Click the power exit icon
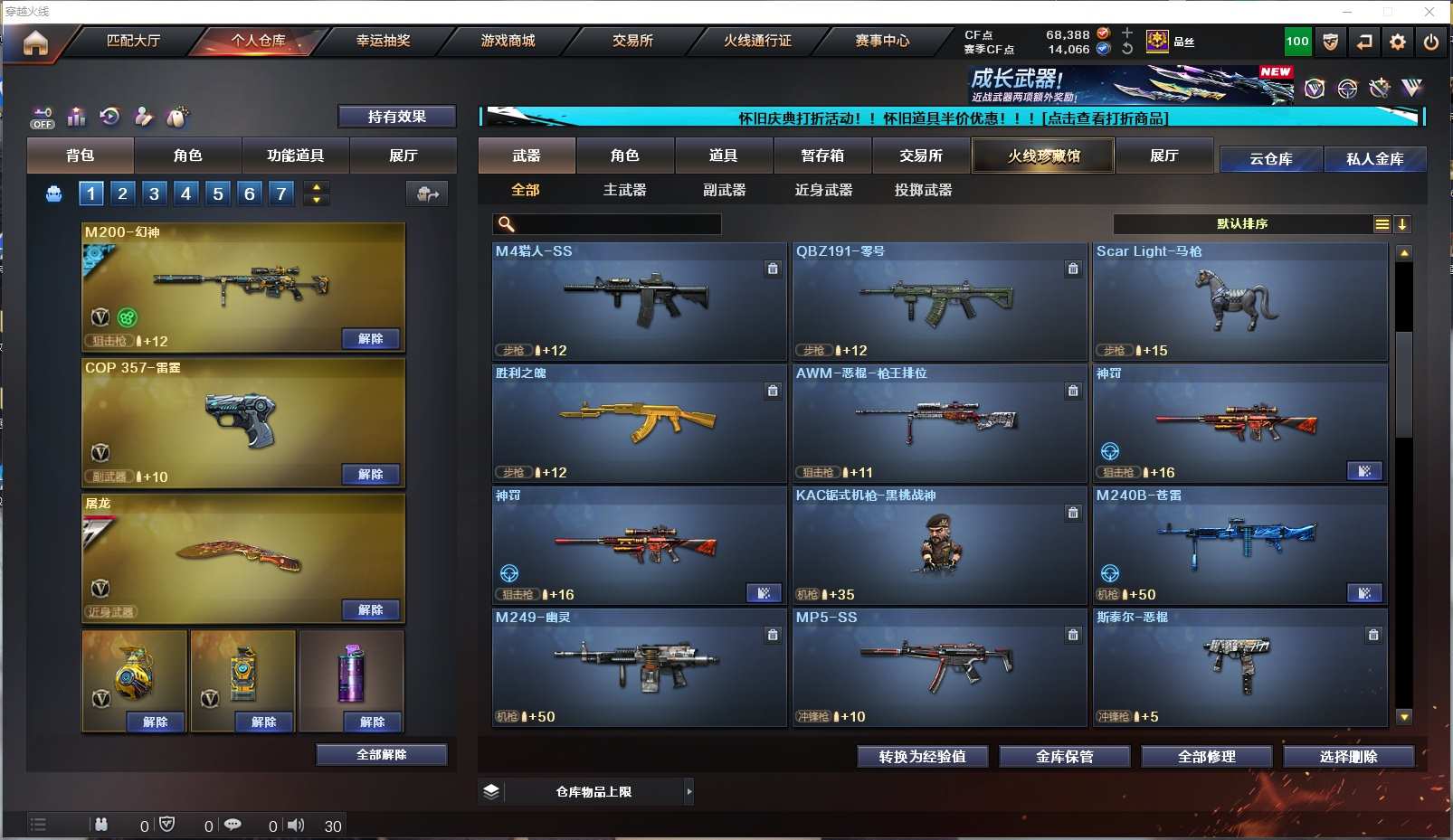Image resolution: width=1453 pixels, height=840 pixels. [x=1430, y=42]
